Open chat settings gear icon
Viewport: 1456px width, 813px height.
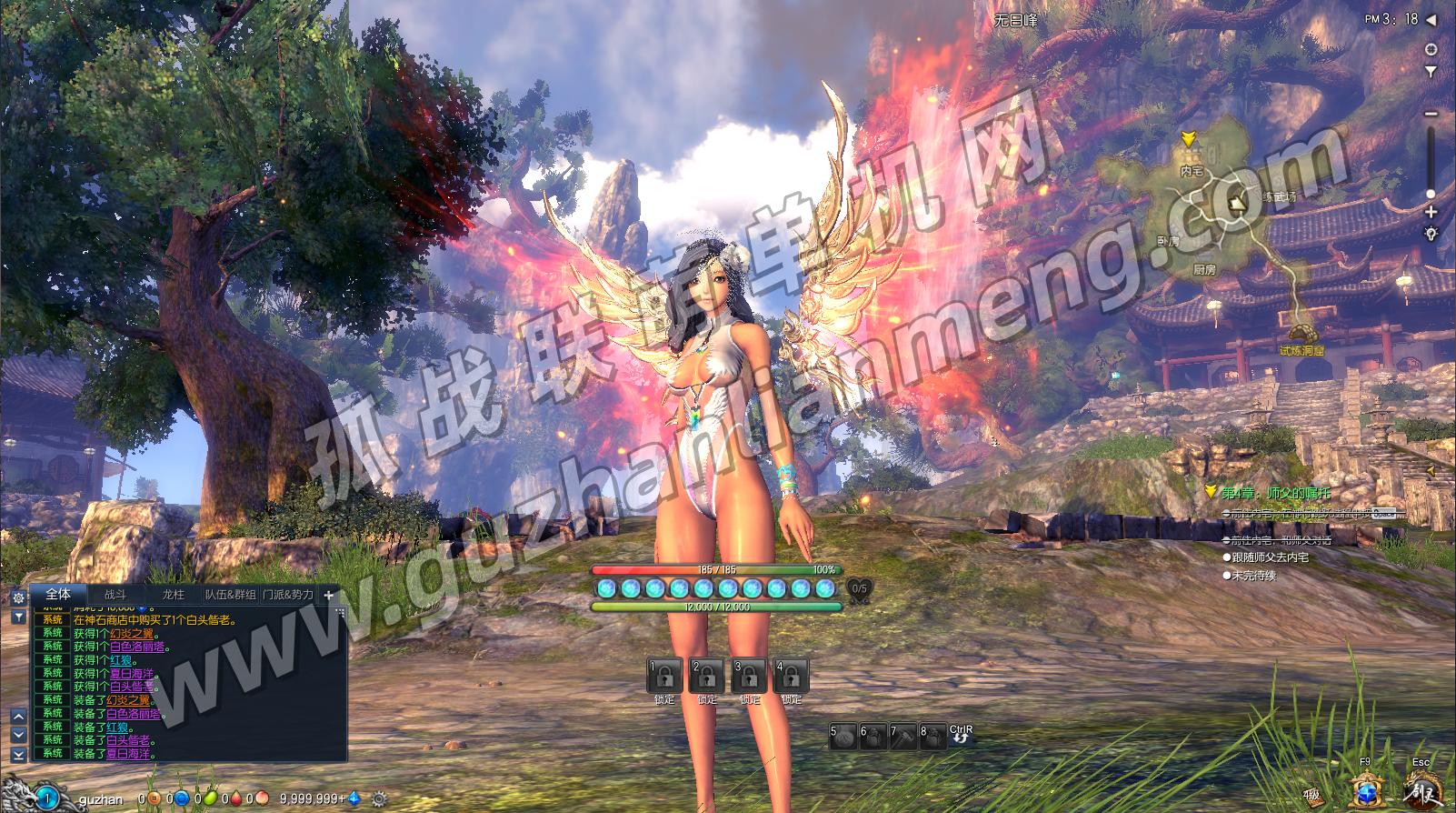point(18,597)
